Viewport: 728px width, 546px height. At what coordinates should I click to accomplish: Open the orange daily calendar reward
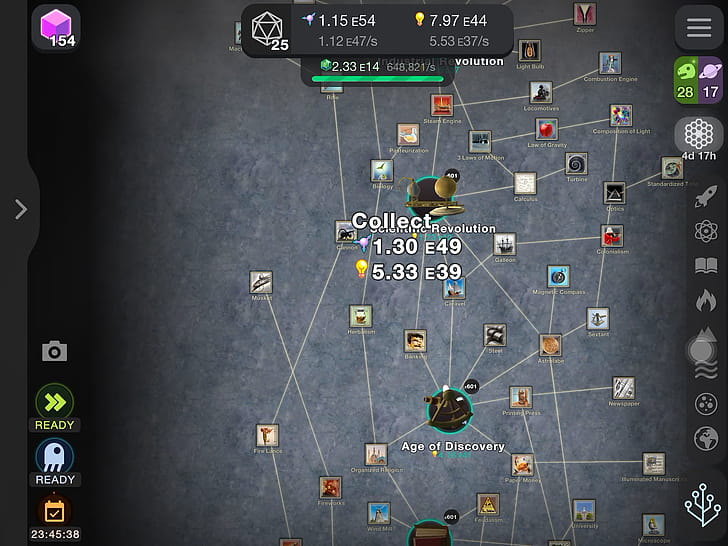54,511
